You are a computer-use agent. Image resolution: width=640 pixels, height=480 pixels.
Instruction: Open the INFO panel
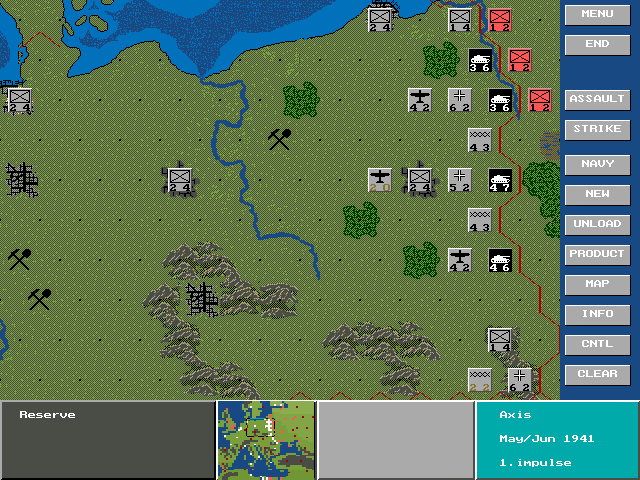click(x=597, y=314)
